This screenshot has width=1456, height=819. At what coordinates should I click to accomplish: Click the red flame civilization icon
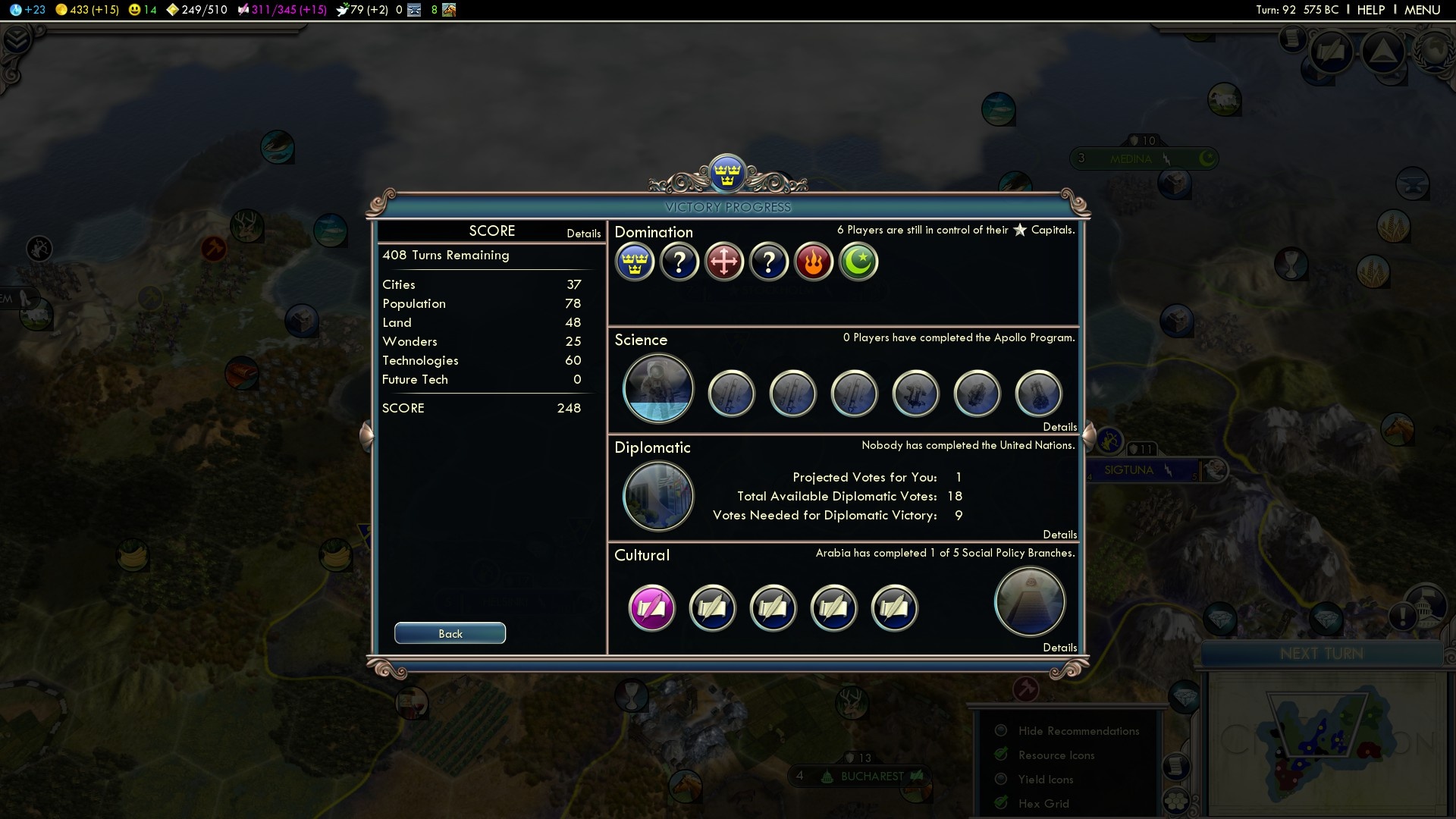pyautogui.click(x=814, y=262)
